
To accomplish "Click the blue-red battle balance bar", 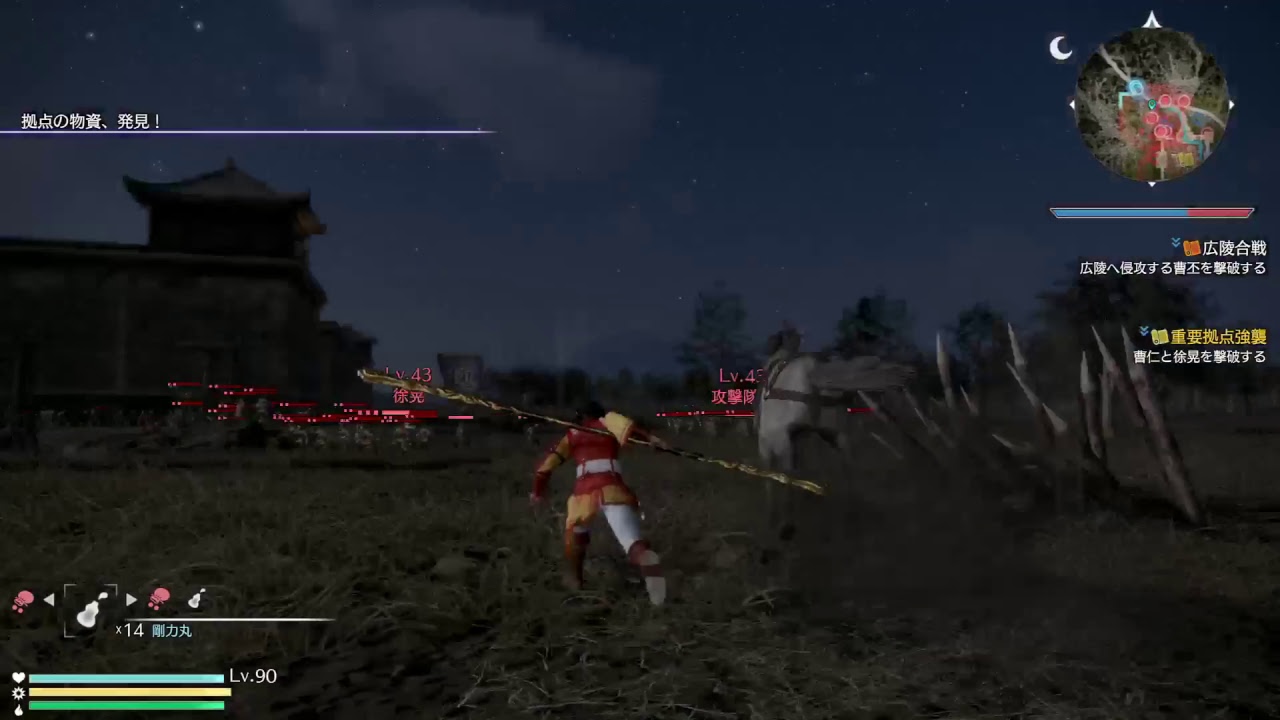I will [x=1153, y=211].
